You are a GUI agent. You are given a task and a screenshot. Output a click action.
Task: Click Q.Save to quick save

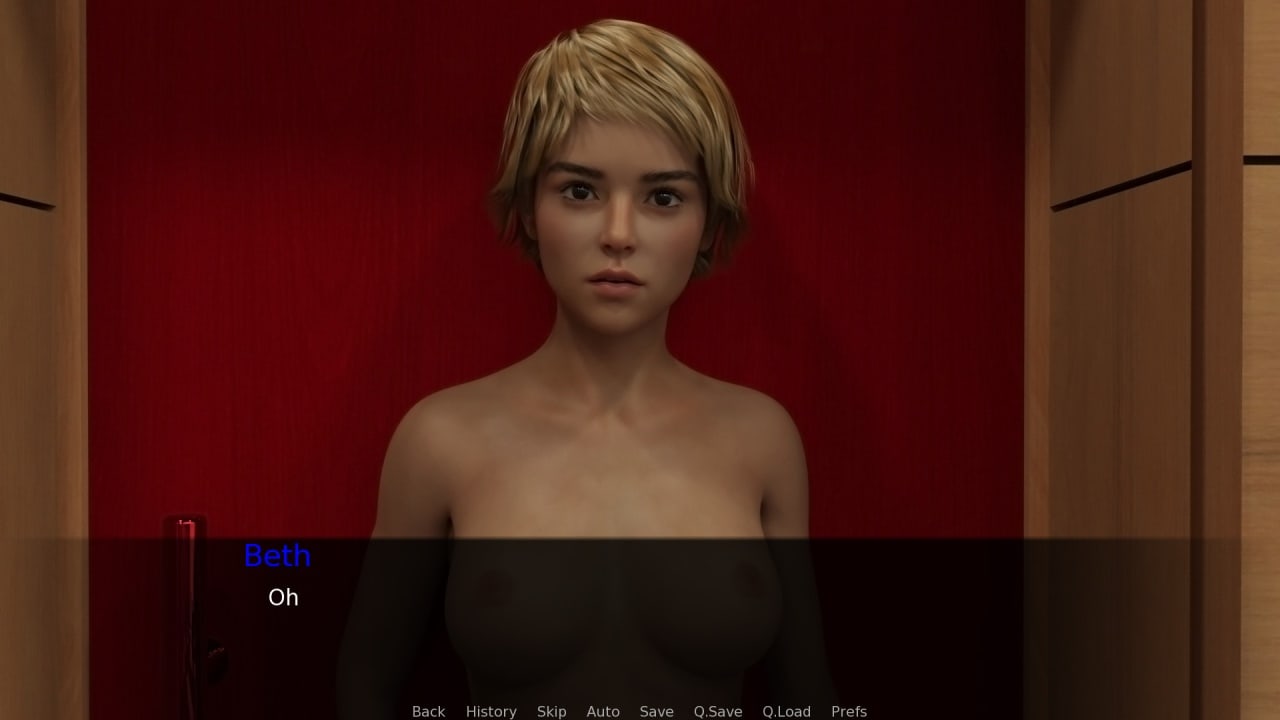click(718, 711)
